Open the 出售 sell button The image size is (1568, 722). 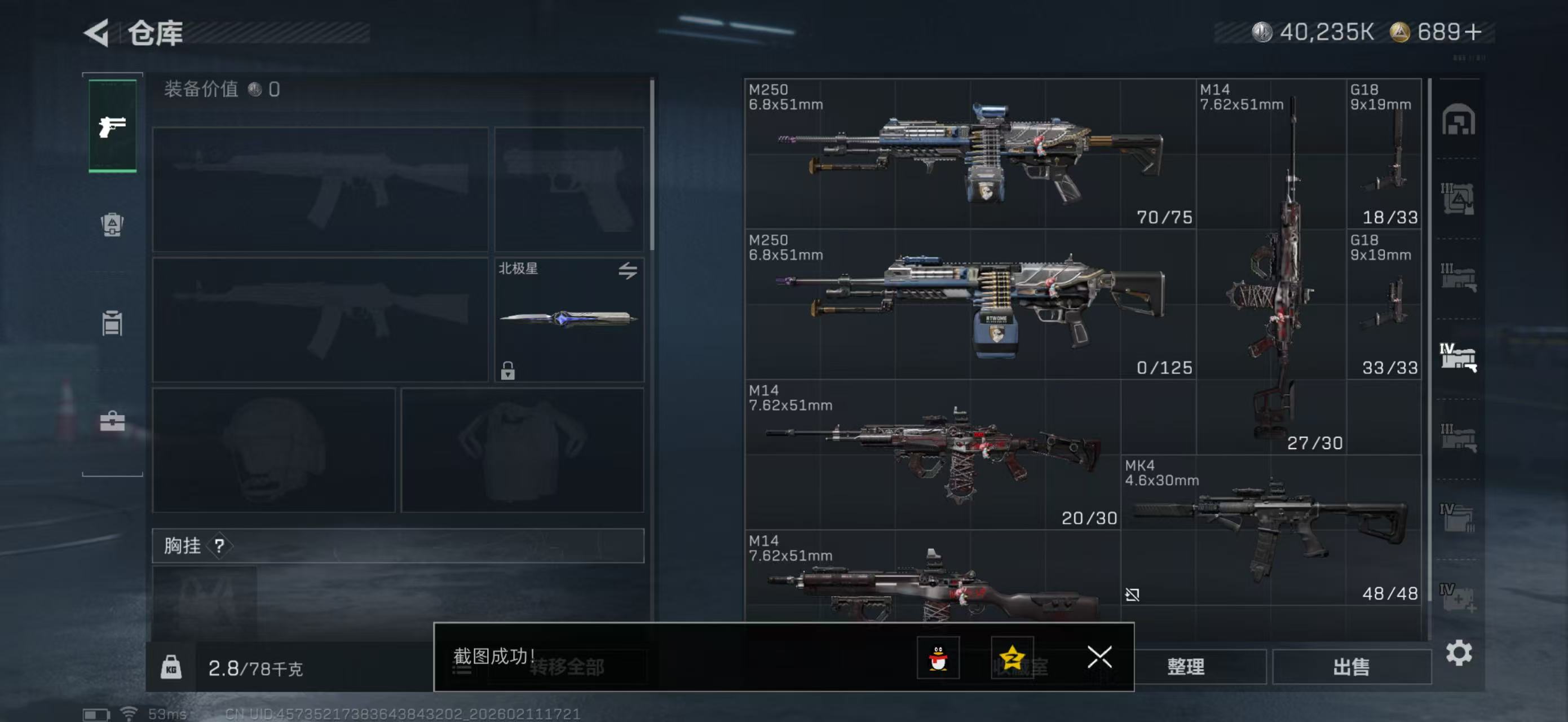1351,667
